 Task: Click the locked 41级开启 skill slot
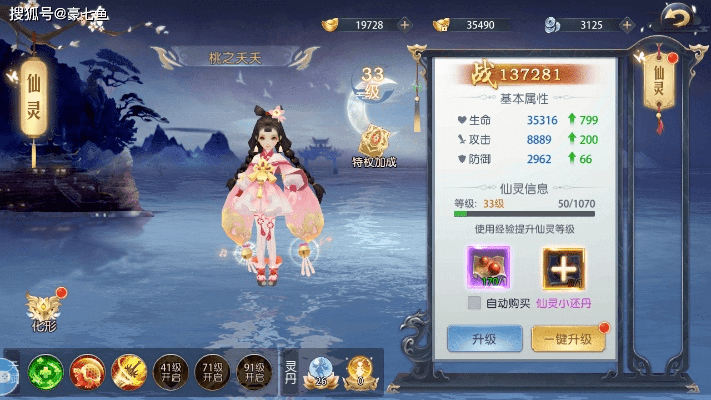(169, 374)
